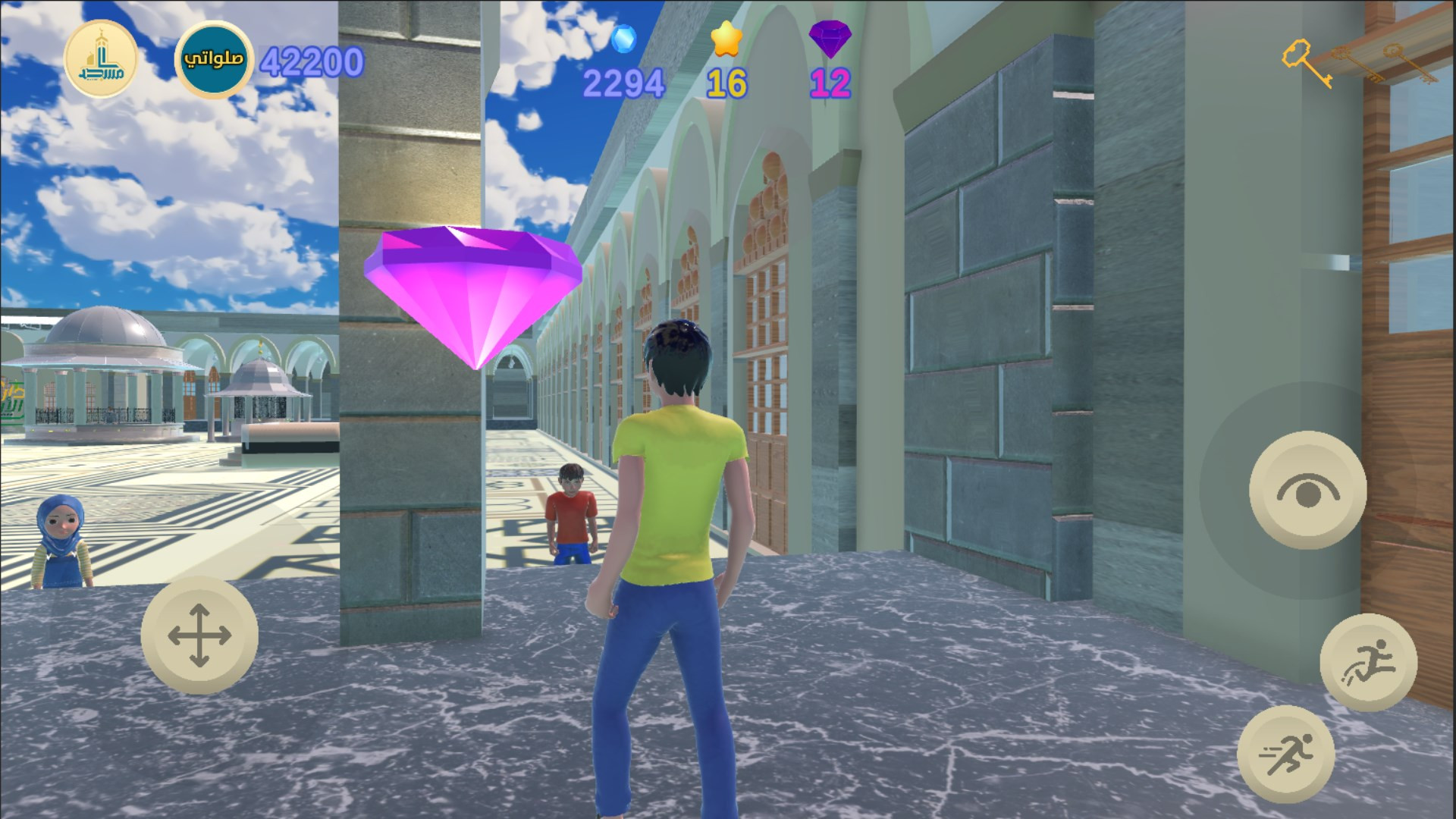Tap the jump action button
Screen dimensions: 1456x819
tap(1368, 663)
